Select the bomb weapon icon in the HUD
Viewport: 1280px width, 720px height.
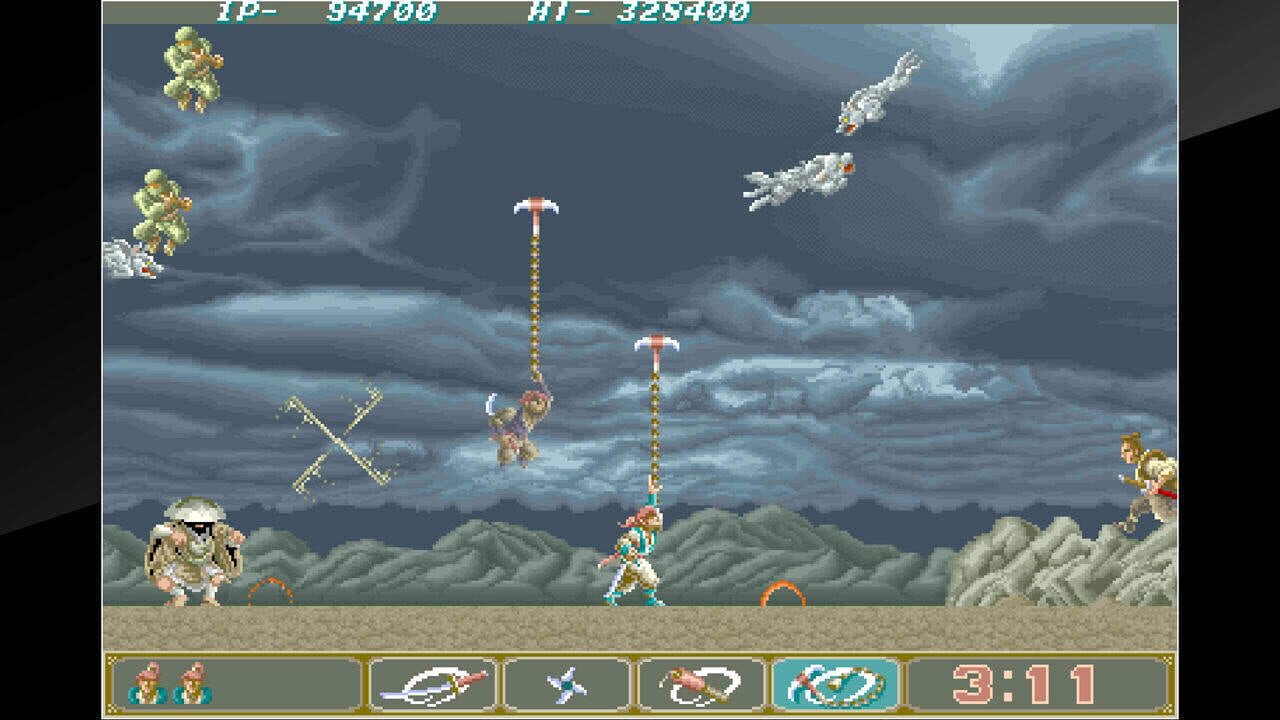pos(700,684)
